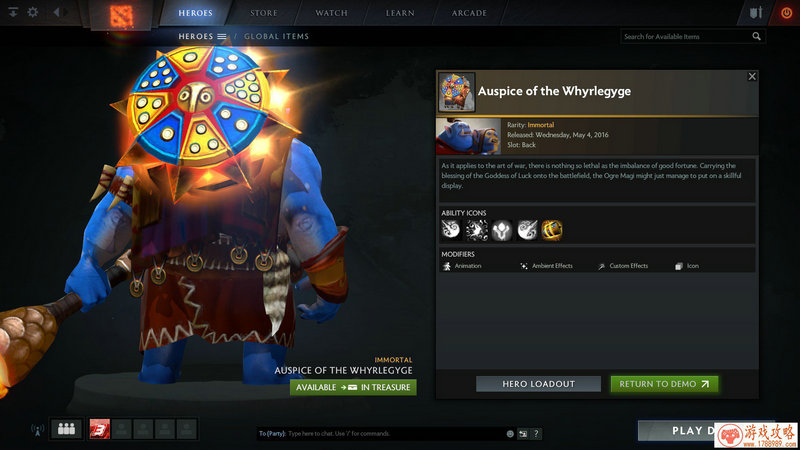800x450 pixels.
Task: Close the Auspice of the Whyrlegyge panel
Action: (x=752, y=77)
